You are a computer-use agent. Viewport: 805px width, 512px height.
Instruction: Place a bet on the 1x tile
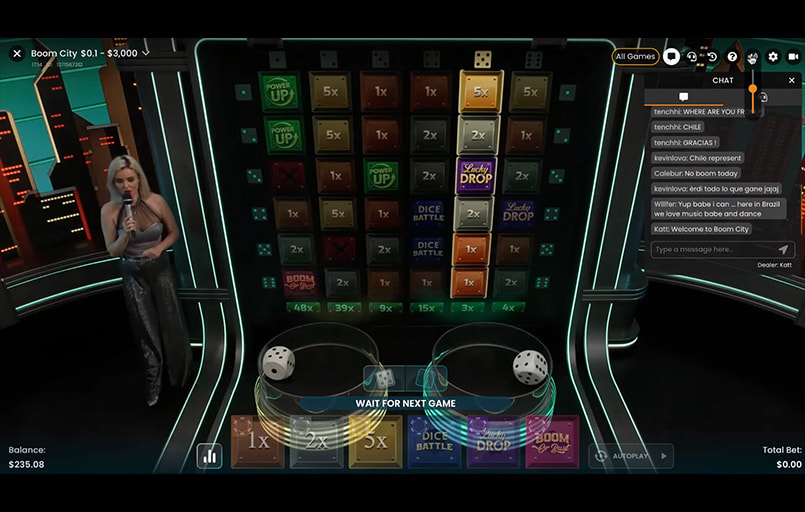(x=258, y=442)
